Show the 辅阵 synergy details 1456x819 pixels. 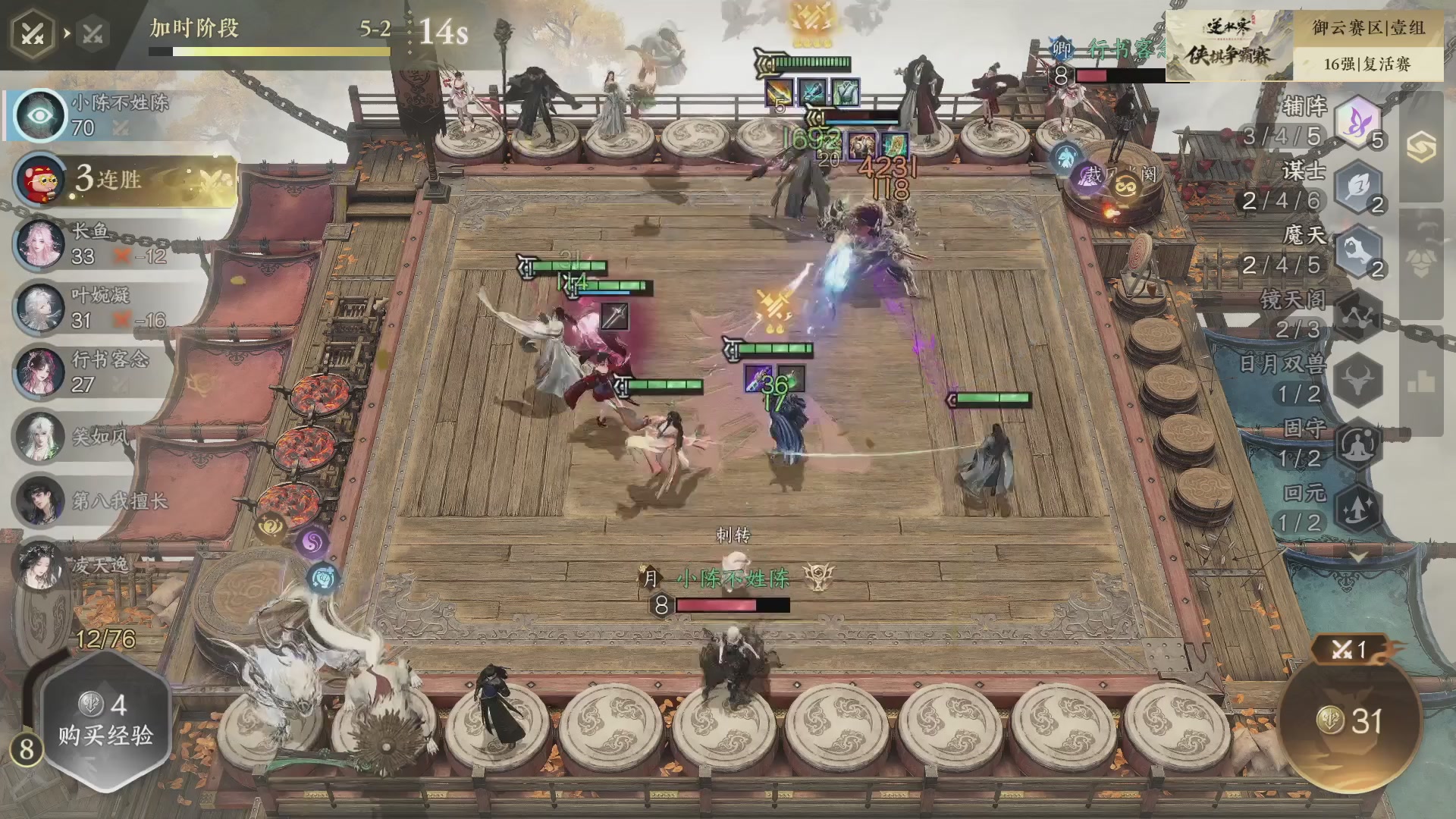[x=1357, y=121]
